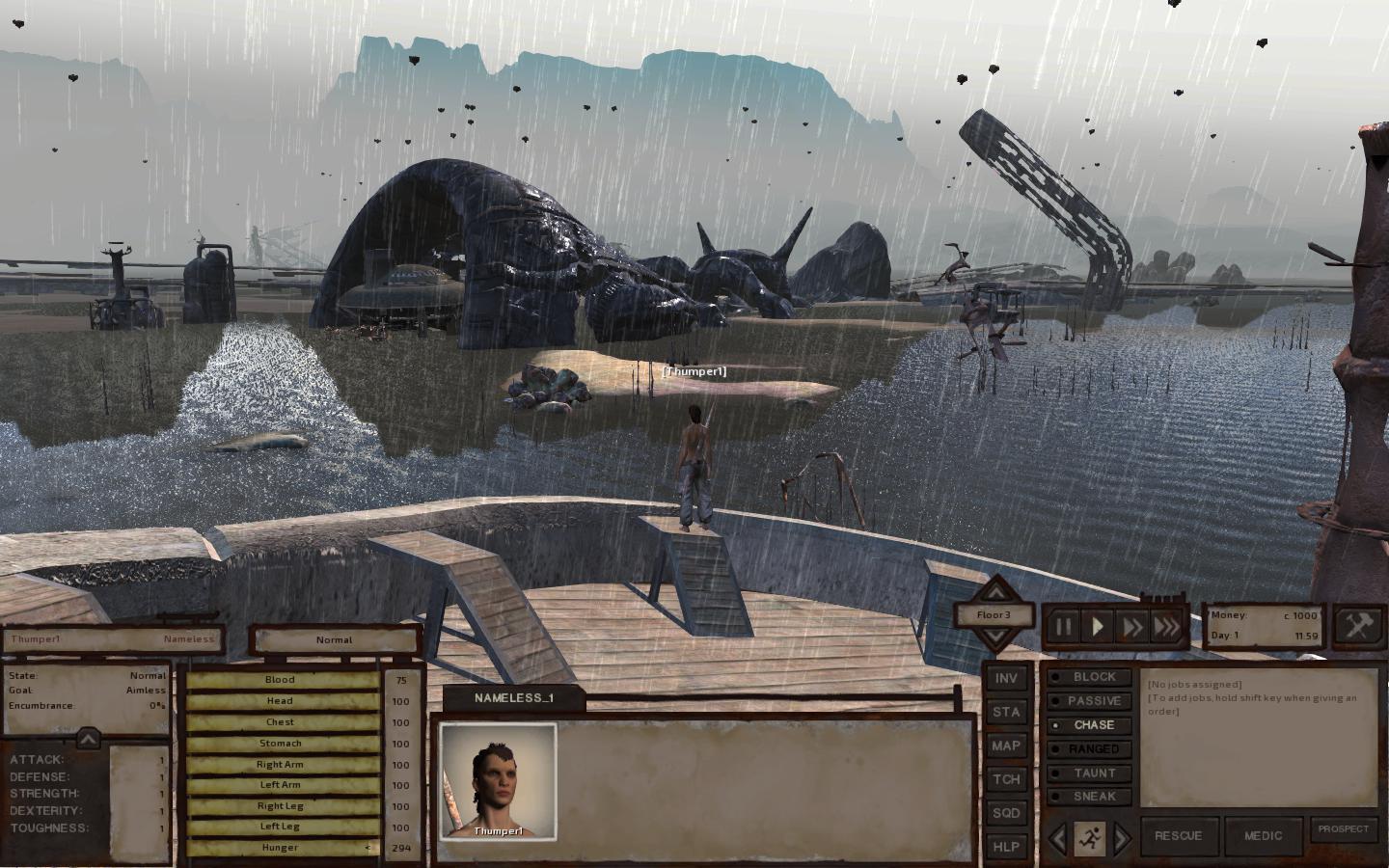This screenshot has width=1389, height=868.
Task: Switch to the STA stats panel
Action: tap(1005, 712)
